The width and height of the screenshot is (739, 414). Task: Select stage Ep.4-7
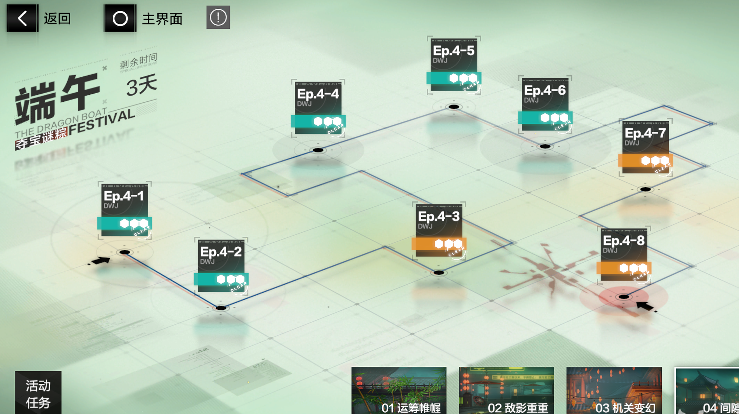pos(645,146)
